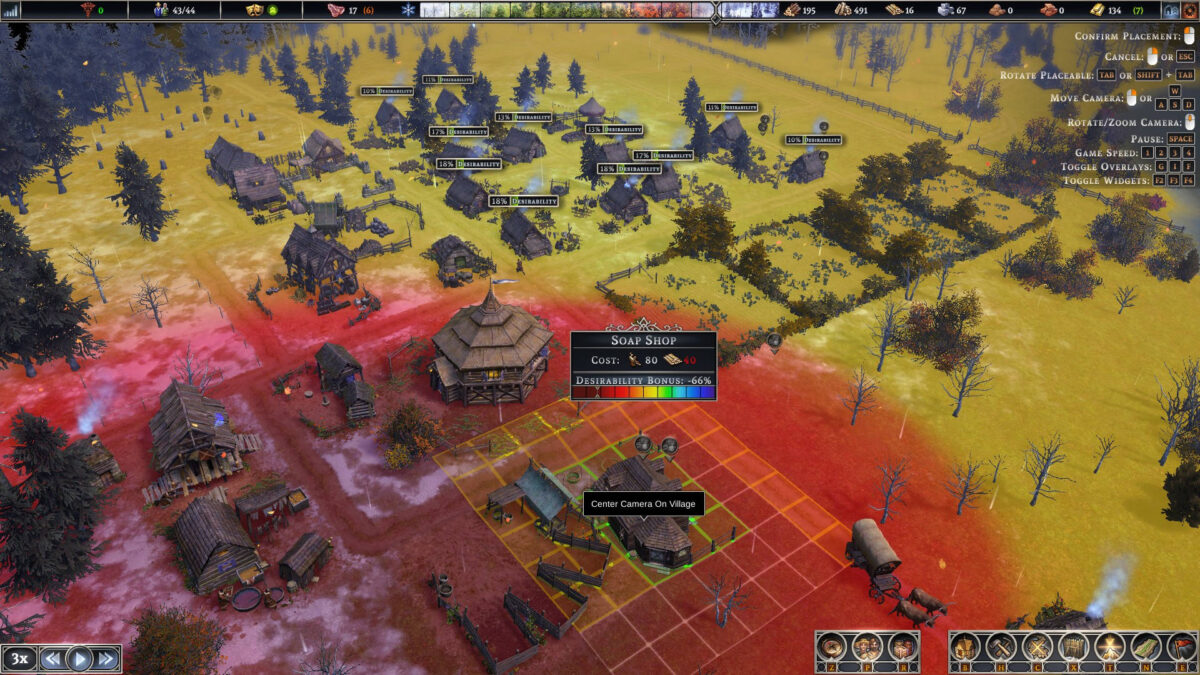Select the glowing mountain peak tool
The width and height of the screenshot is (1200, 675).
tap(1108, 648)
